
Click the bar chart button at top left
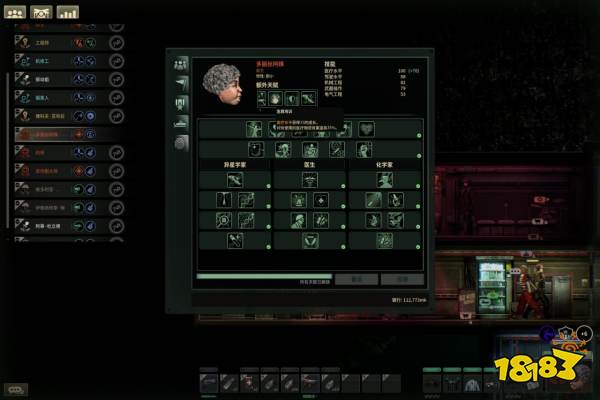(x=68, y=13)
